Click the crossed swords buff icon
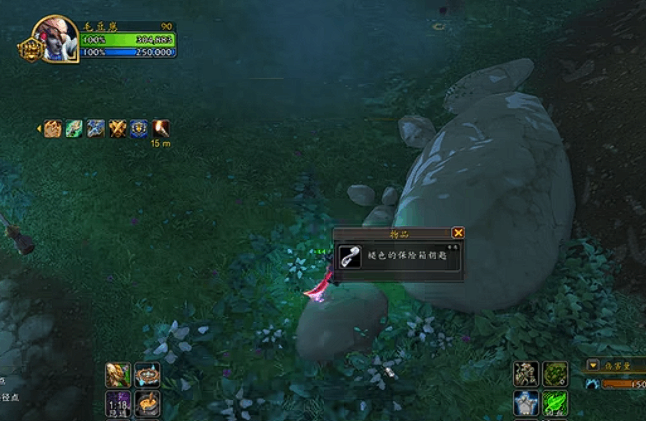Image resolution: width=646 pixels, height=421 pixels. (x=118, y=128)
